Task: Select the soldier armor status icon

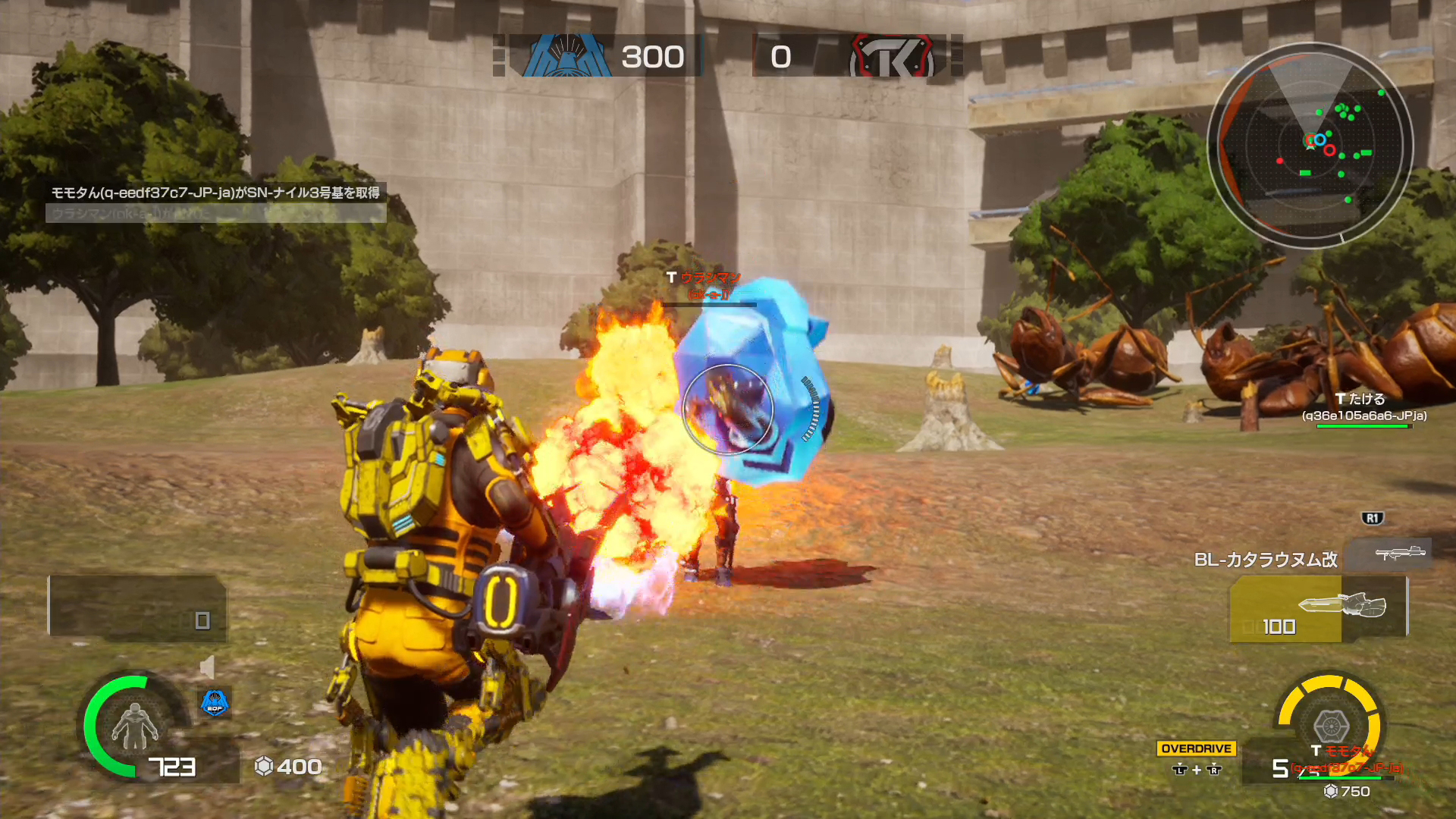Action: pyautogui.click(x=134, y=726)
